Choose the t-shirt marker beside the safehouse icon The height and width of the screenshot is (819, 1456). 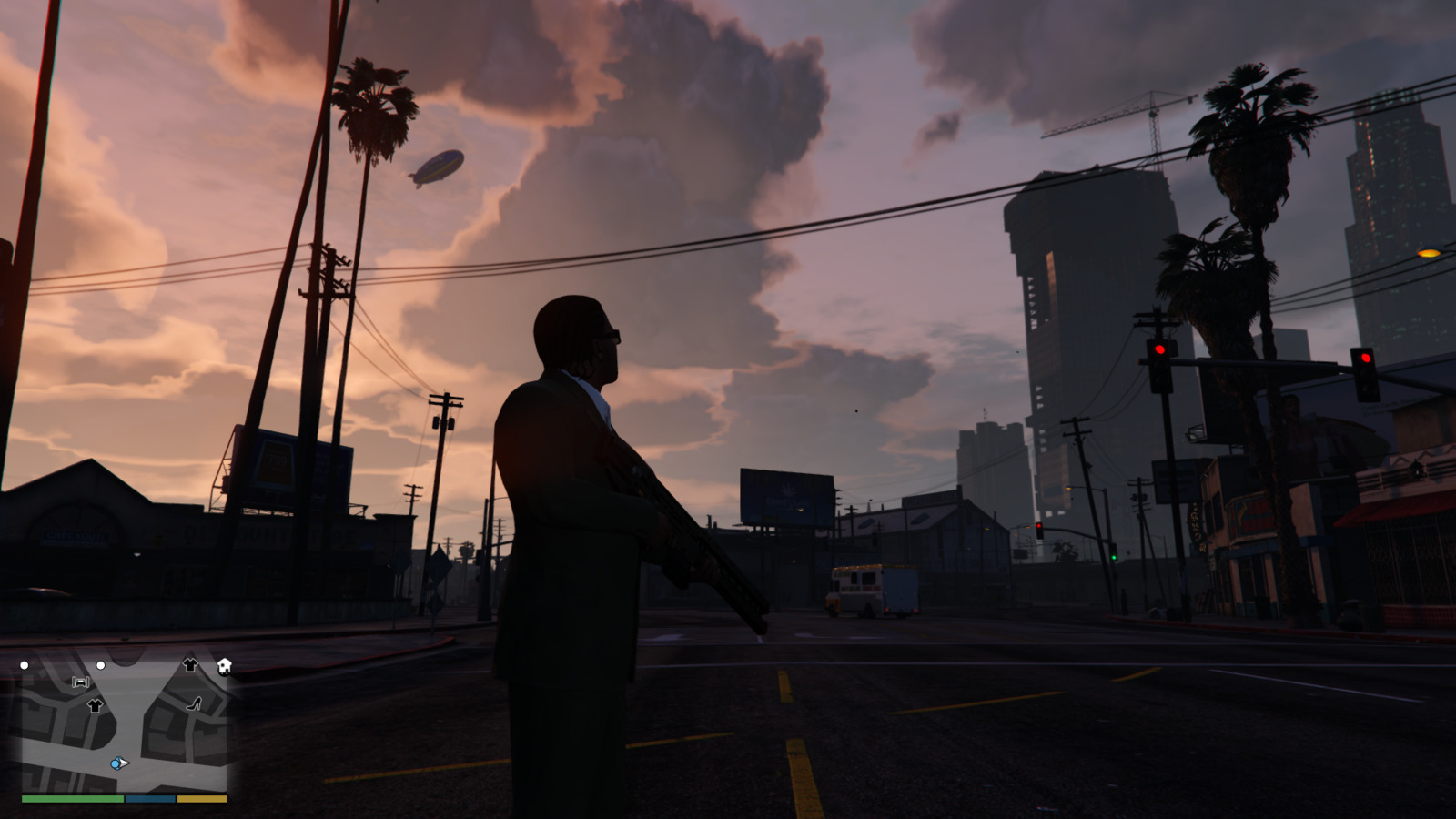(x=190, y=665)
